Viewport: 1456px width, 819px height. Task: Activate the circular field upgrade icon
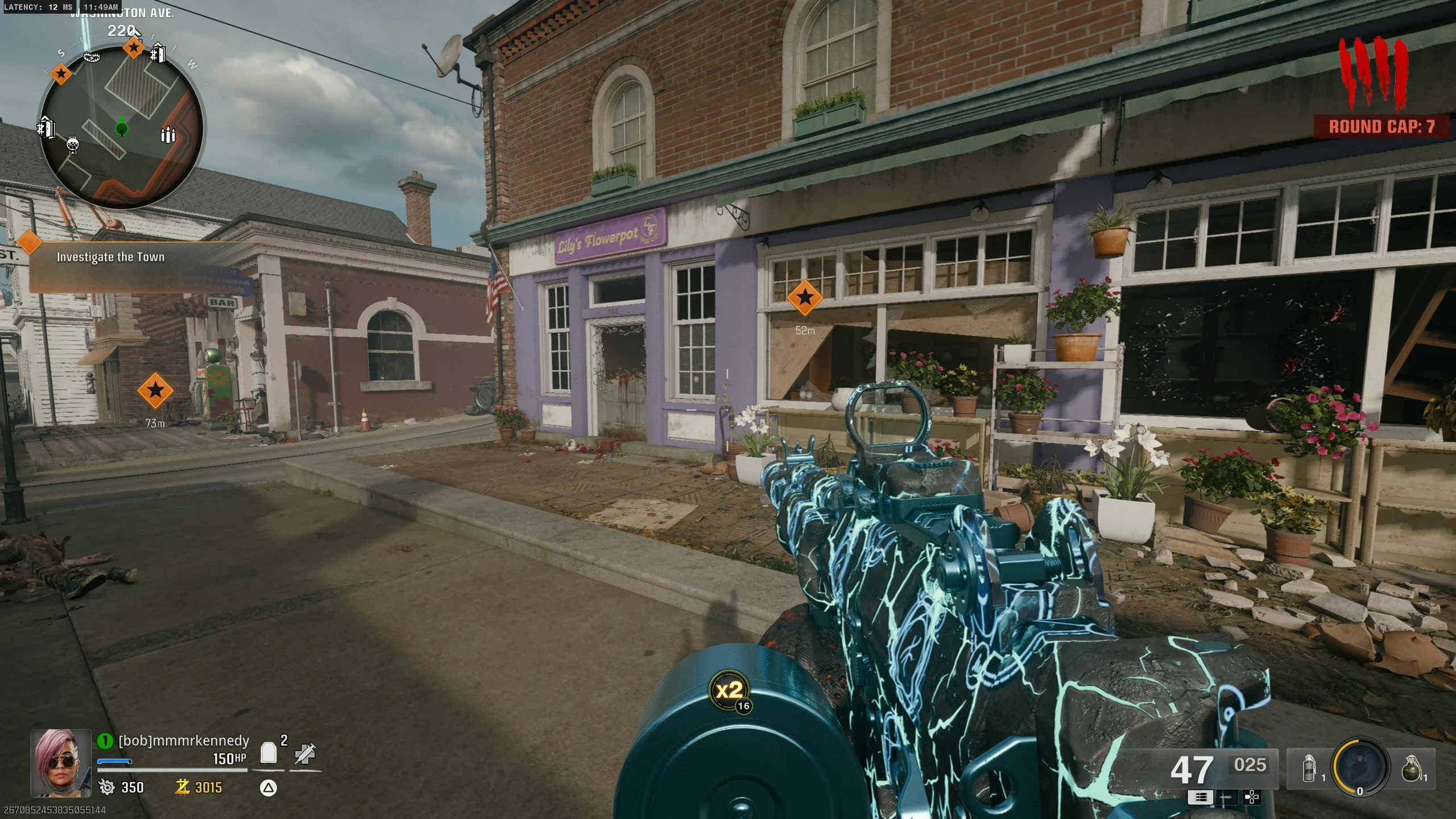pos(1360,767)
